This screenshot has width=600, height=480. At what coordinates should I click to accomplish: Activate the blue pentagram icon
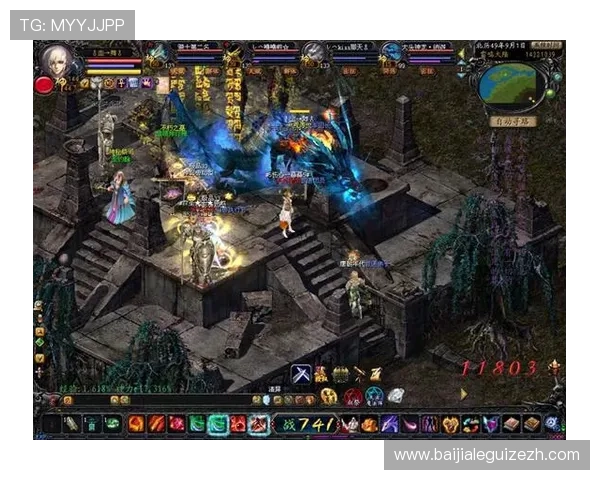[374, 396]
